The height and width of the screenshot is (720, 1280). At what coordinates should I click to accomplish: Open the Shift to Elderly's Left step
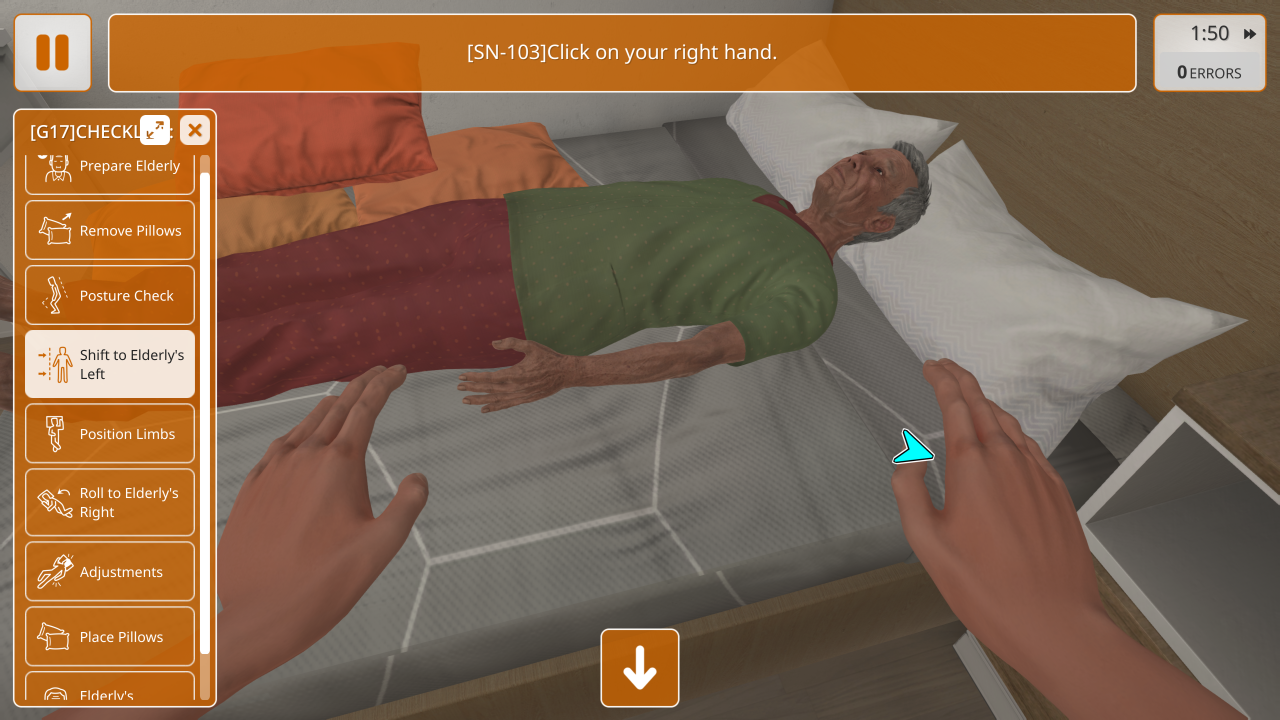tap(110, 364)
